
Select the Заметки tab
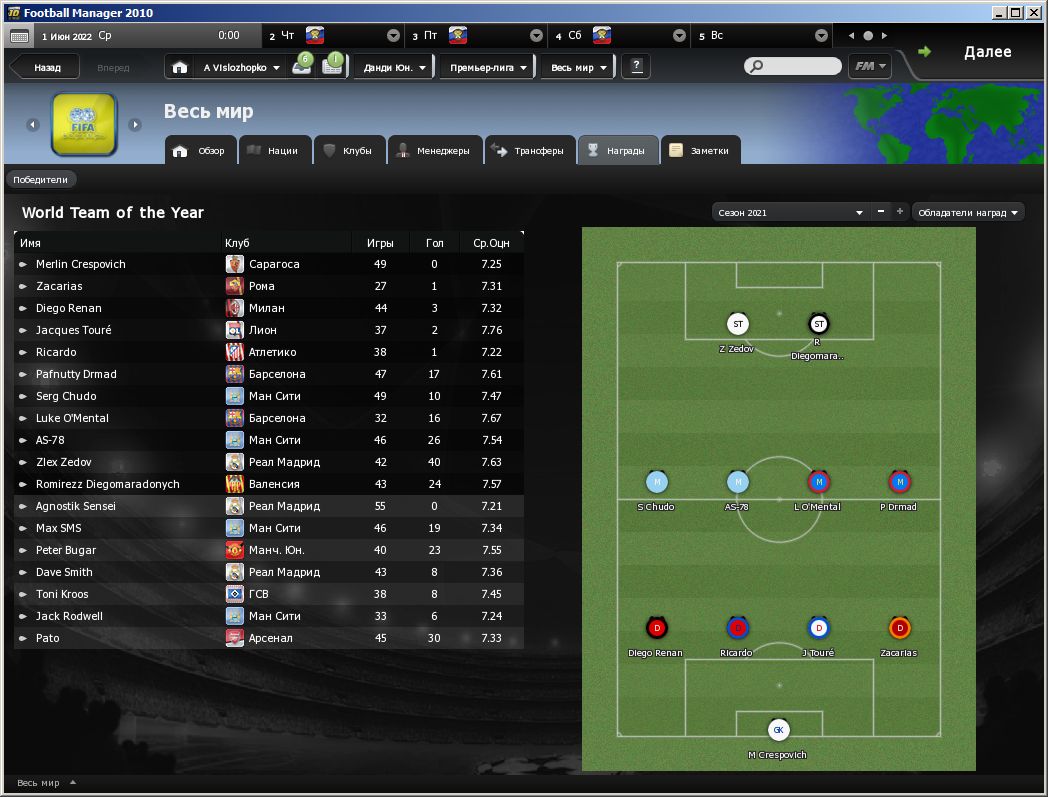(x=702, y=151)
